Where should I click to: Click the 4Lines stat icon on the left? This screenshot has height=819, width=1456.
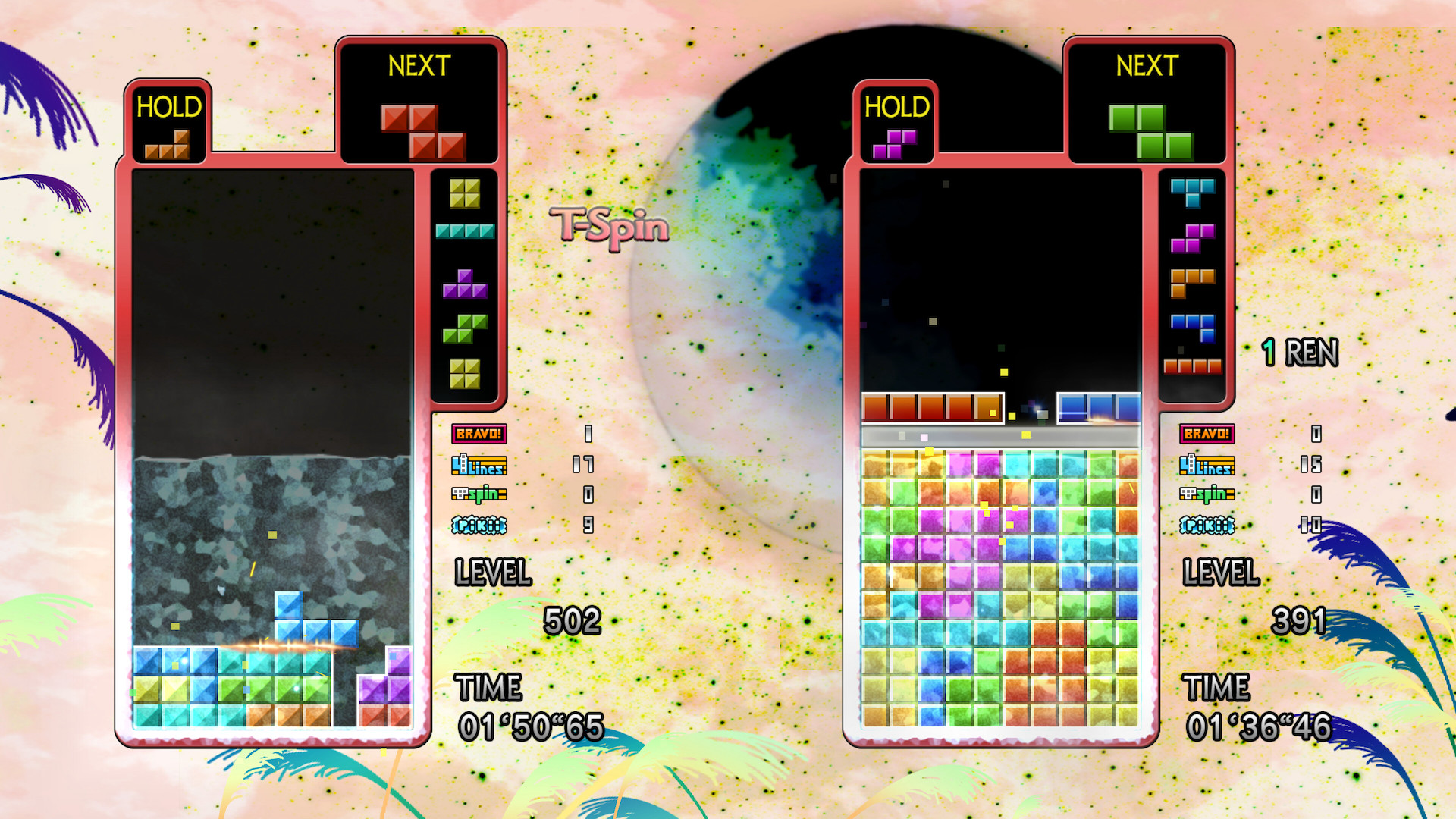pyautogui.click(x=481, y=466)
